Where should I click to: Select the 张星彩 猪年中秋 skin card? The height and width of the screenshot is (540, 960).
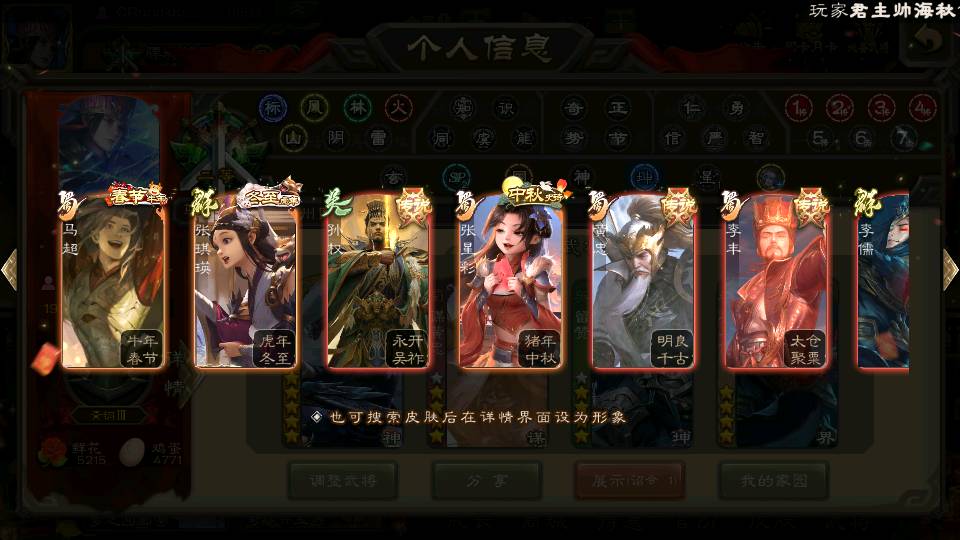click(x=510, y=282)
